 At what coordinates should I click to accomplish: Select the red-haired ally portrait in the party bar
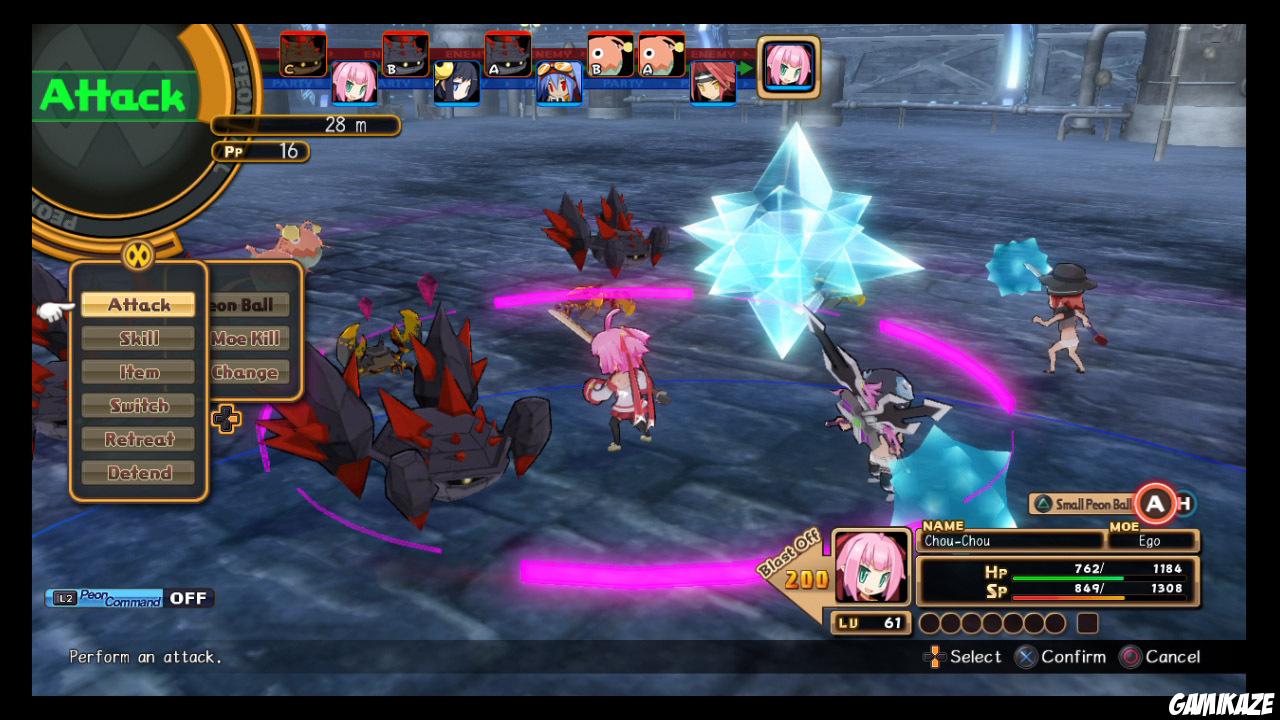pyautogui.click(x=712, y=85)
